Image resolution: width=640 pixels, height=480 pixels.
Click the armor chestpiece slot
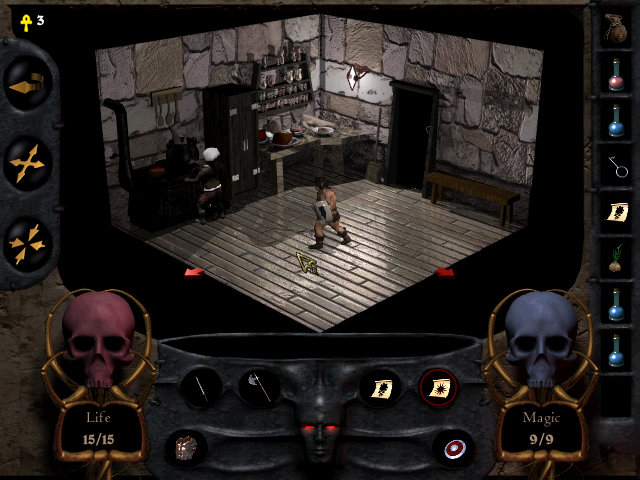[x=186, y=446]
